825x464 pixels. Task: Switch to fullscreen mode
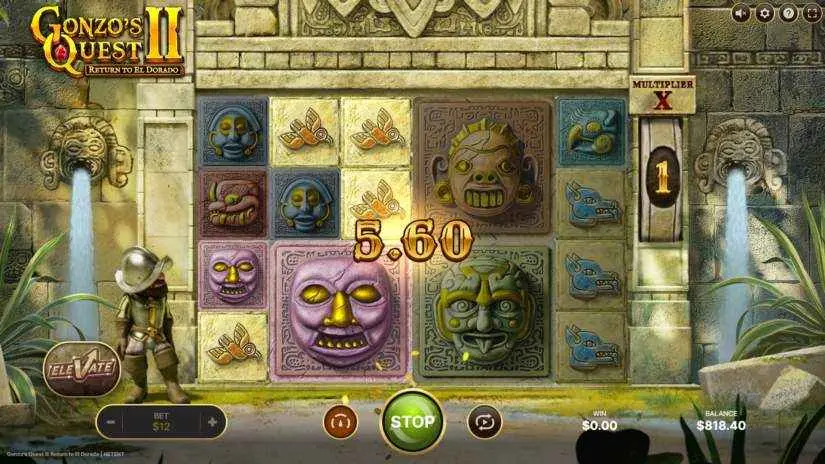[811, 13]
